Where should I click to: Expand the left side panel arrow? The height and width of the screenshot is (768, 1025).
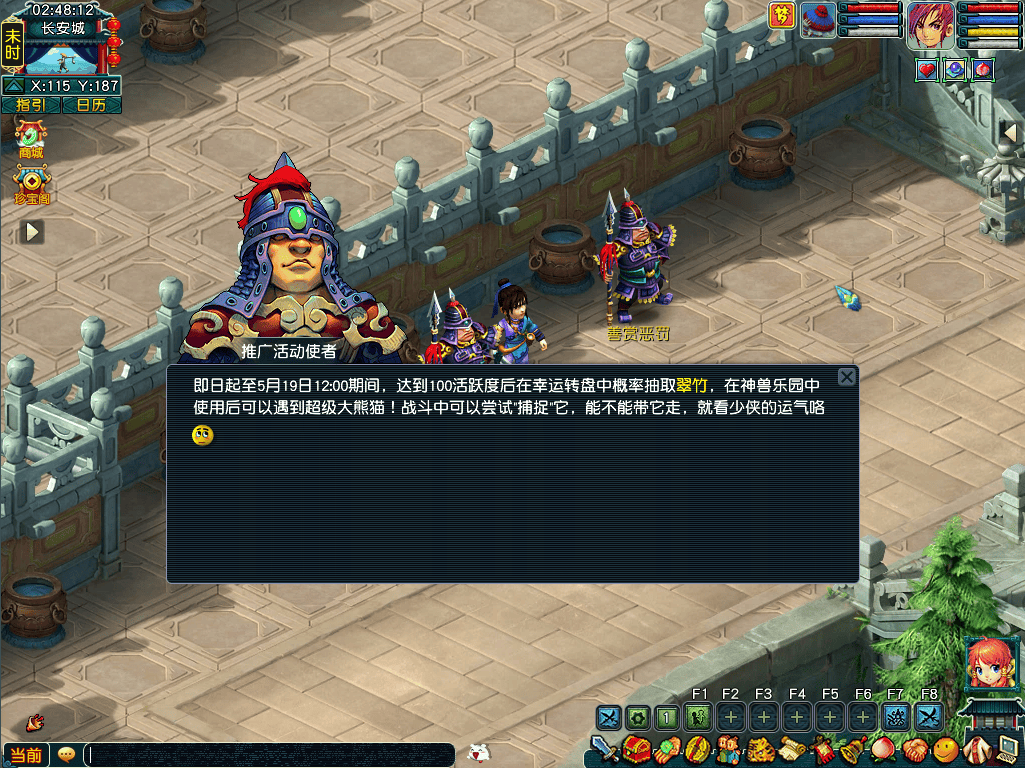[33, 232]
